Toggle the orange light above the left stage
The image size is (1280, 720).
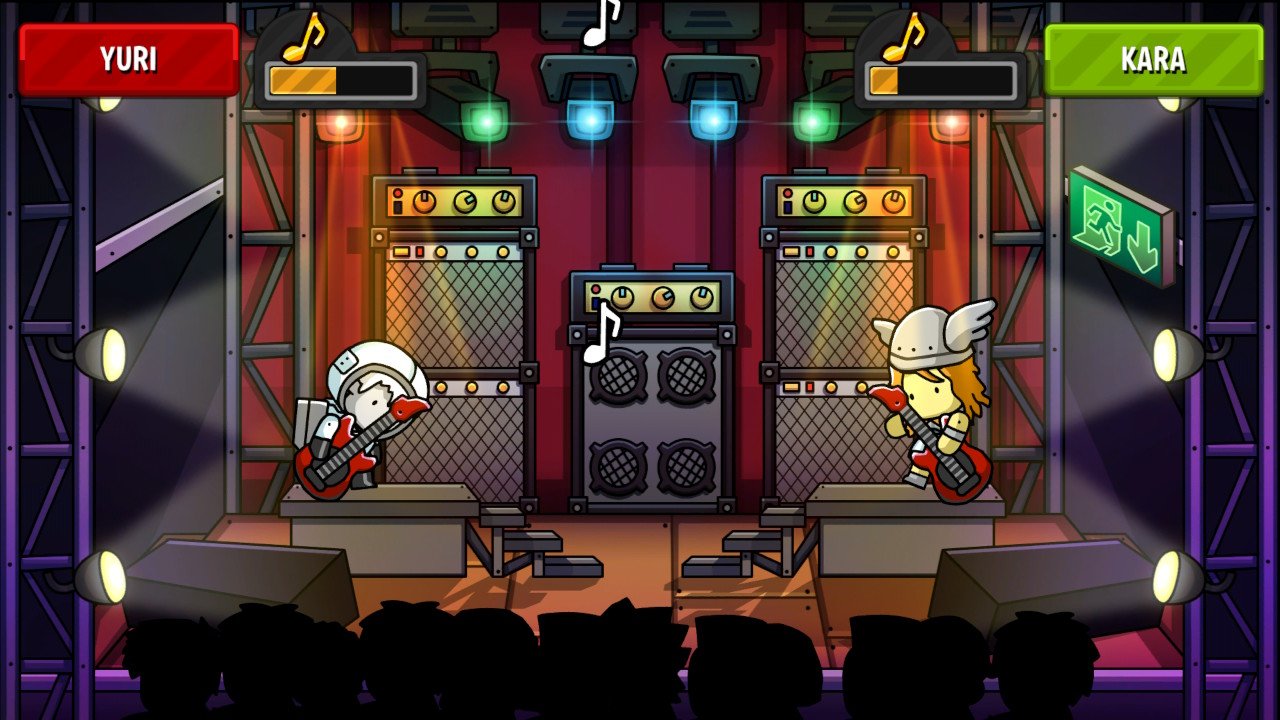[x=341, y=124]
